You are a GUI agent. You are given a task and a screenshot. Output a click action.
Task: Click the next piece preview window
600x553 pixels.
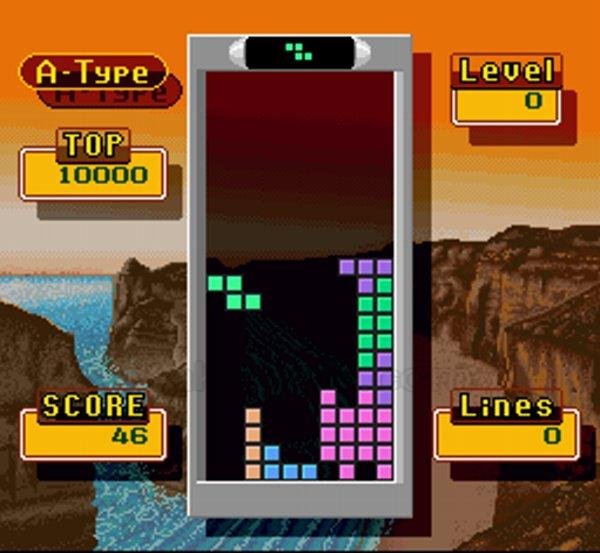(x=299, y=51)
